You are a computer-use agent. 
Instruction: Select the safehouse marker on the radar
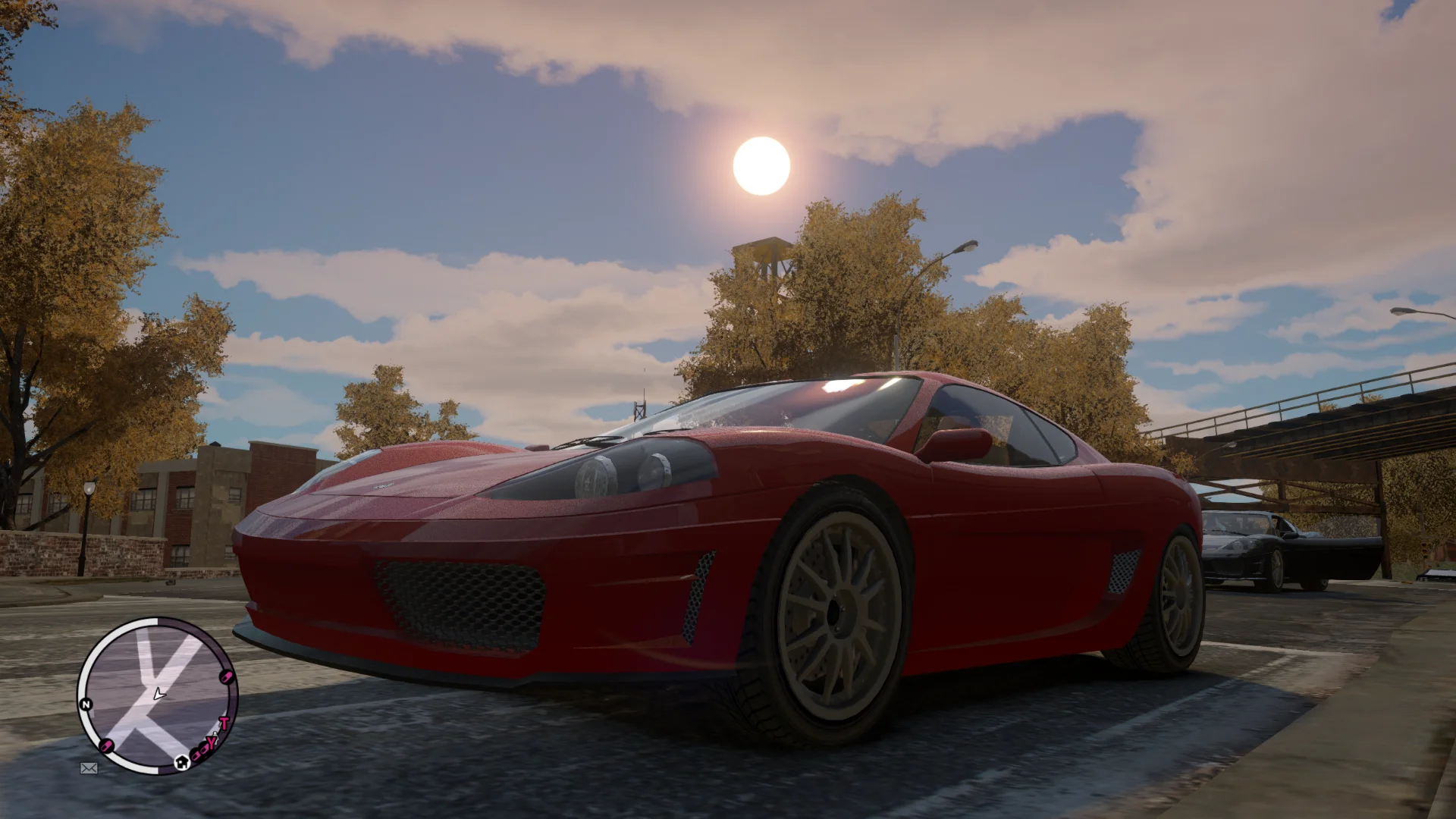pyautogui.click(x=182, y=762)
